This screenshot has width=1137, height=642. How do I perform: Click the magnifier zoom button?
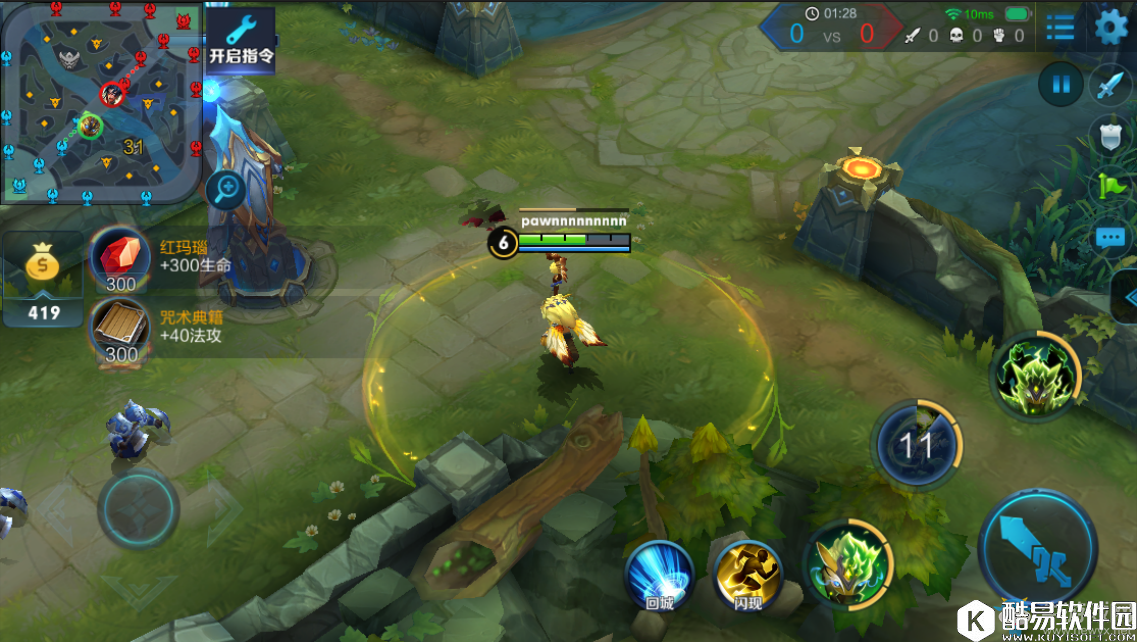[x=226, y=187]
